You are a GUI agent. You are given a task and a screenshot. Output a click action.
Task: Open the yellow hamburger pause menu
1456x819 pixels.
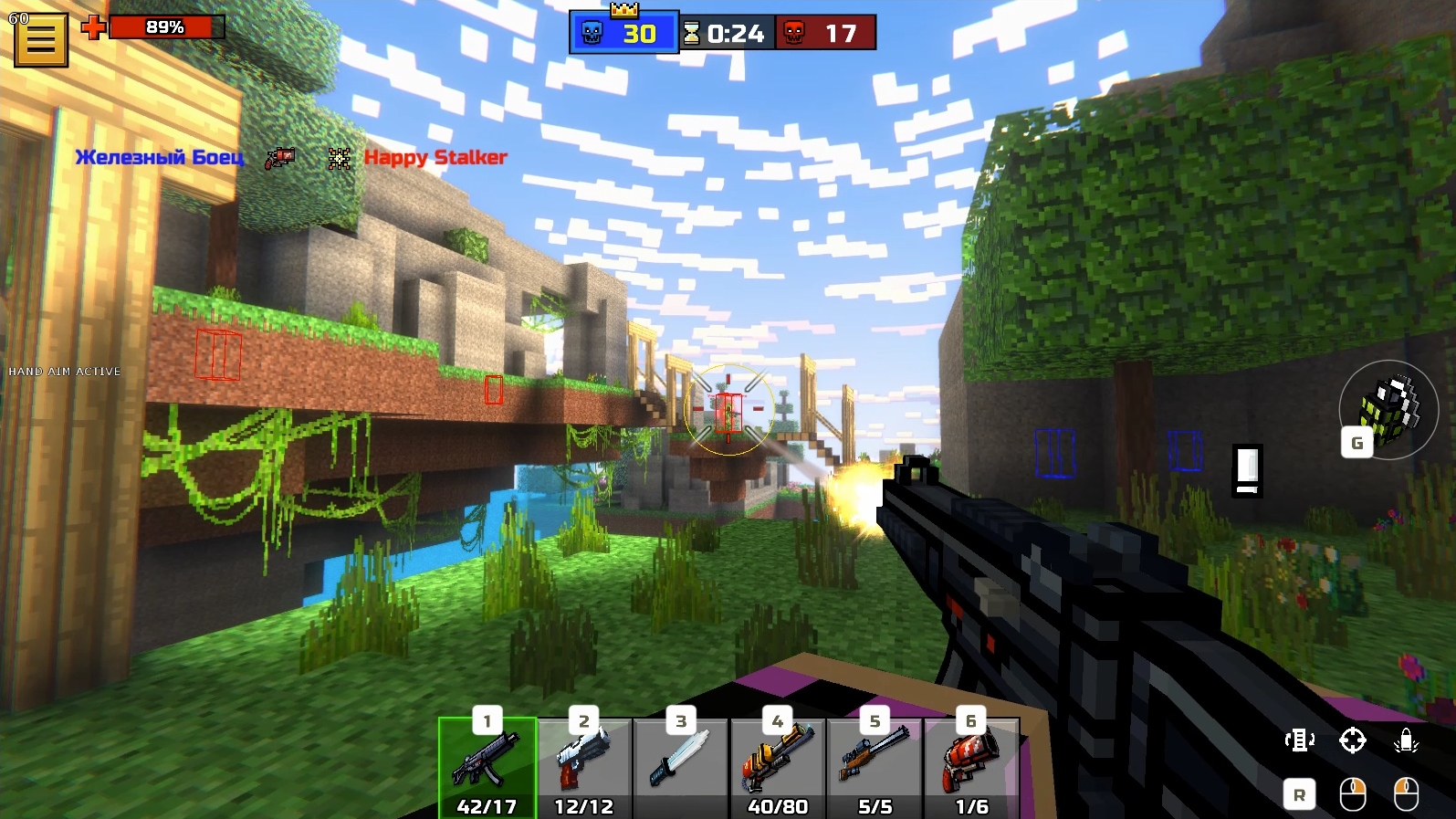(41, 40)
